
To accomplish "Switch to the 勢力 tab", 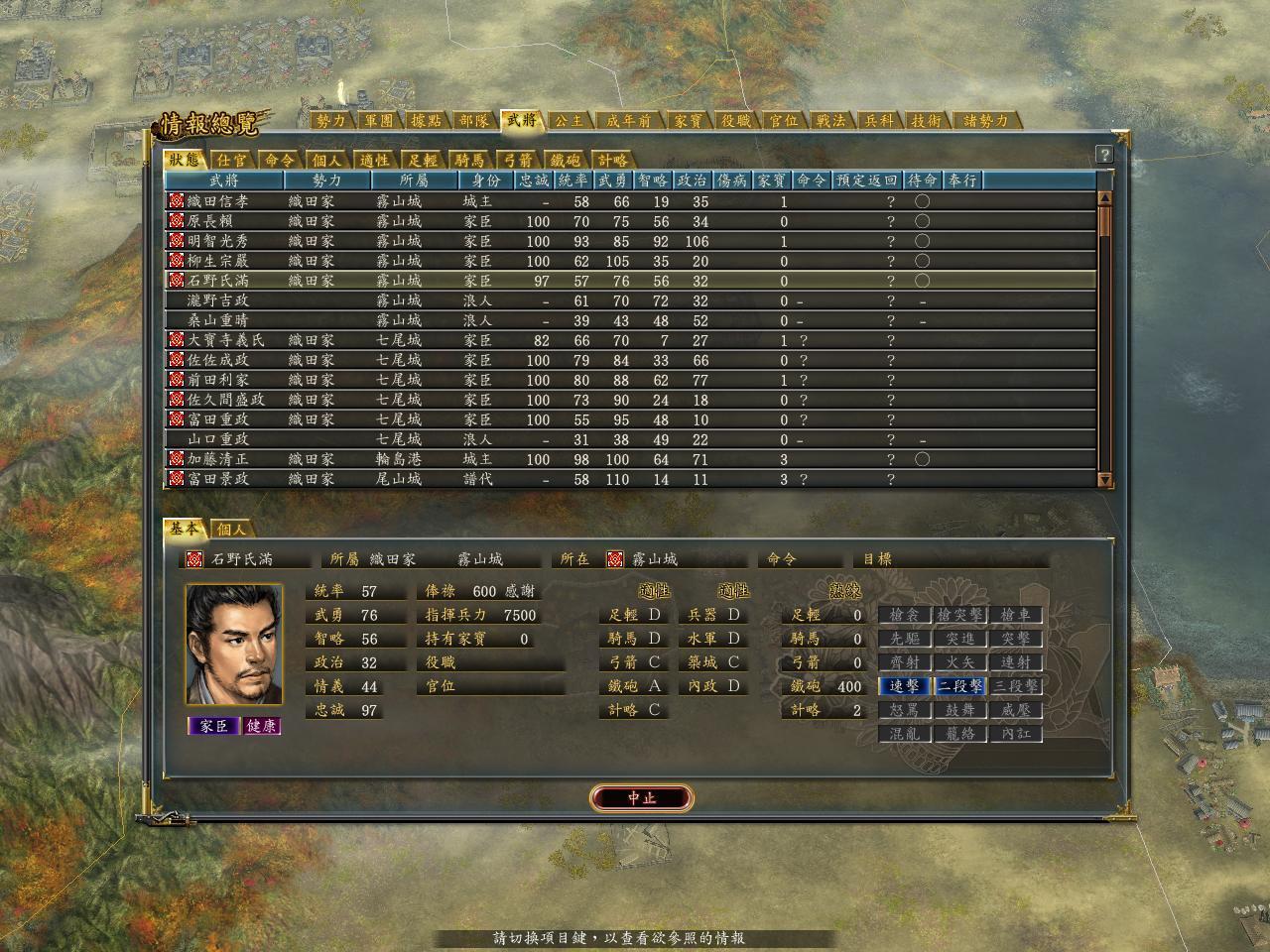I will pyautogui.click(x=331, y=121).
